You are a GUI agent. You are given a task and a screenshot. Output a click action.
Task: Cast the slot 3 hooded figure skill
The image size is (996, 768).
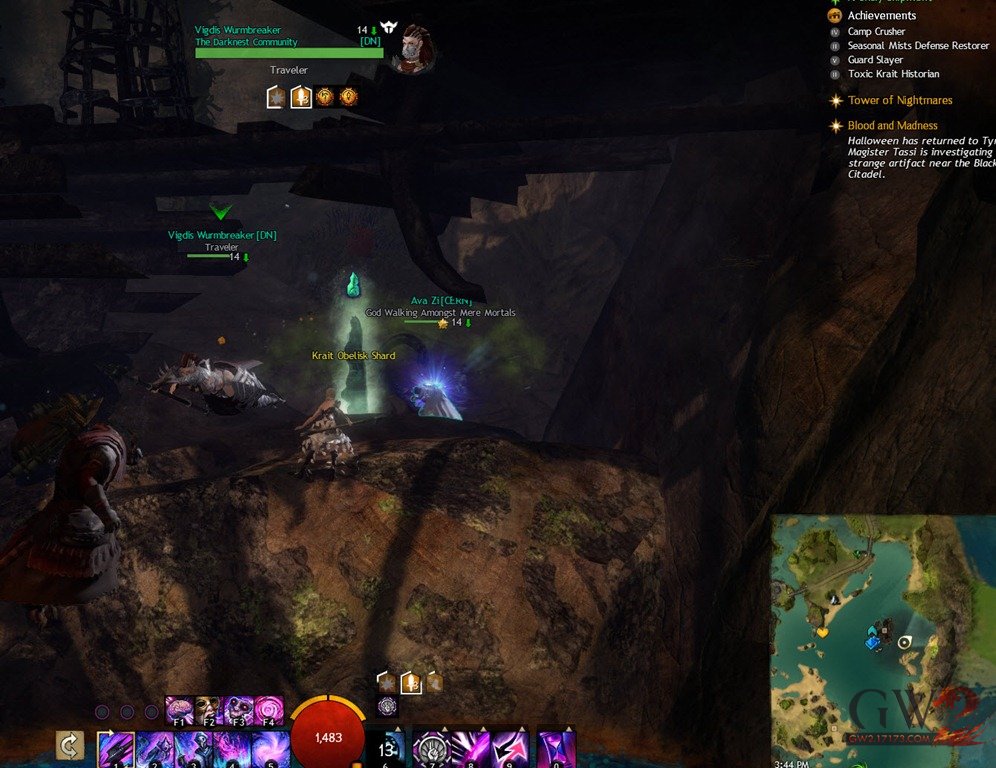click(192, 750)
